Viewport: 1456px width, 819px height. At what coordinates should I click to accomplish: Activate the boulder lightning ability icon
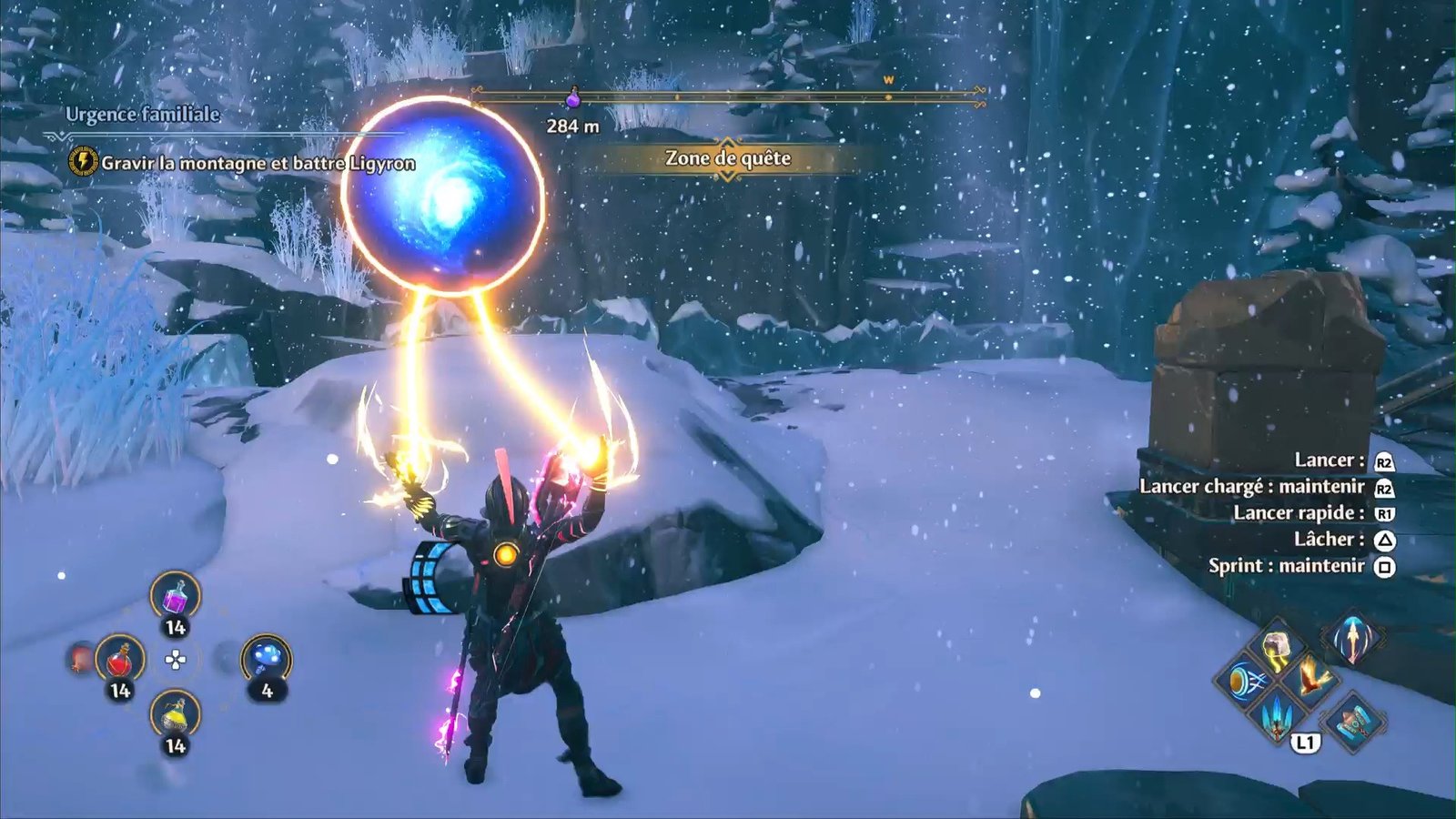[x=1279, y=648]
